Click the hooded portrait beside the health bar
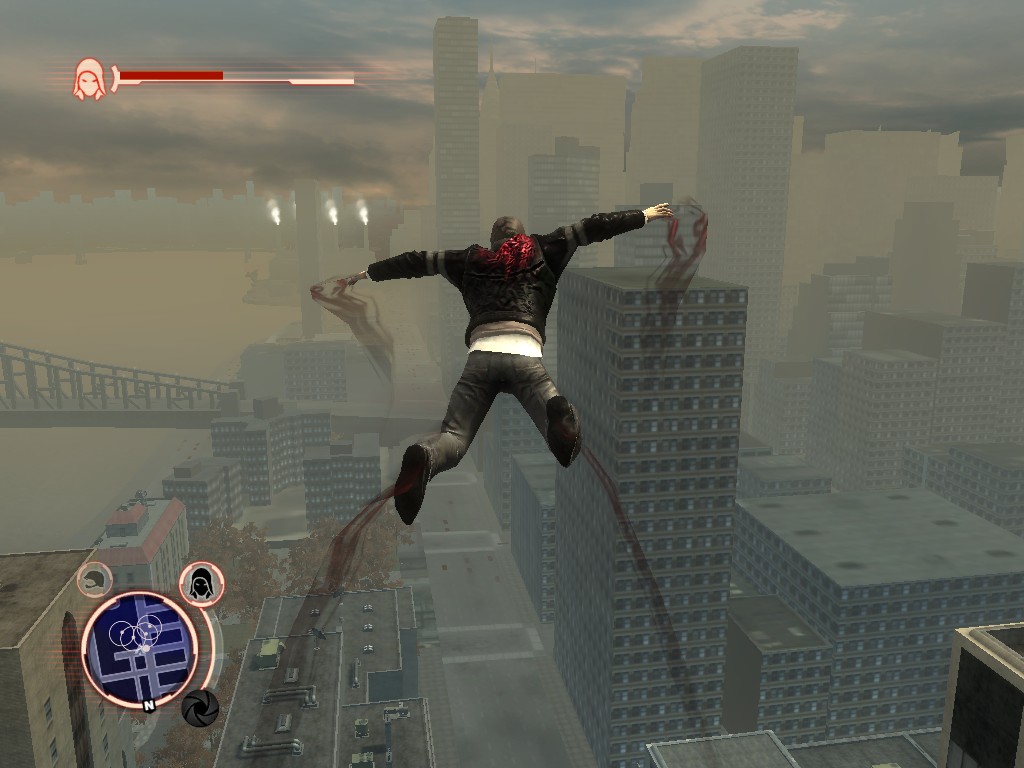 pyautogui.click(x=88, y=78)
